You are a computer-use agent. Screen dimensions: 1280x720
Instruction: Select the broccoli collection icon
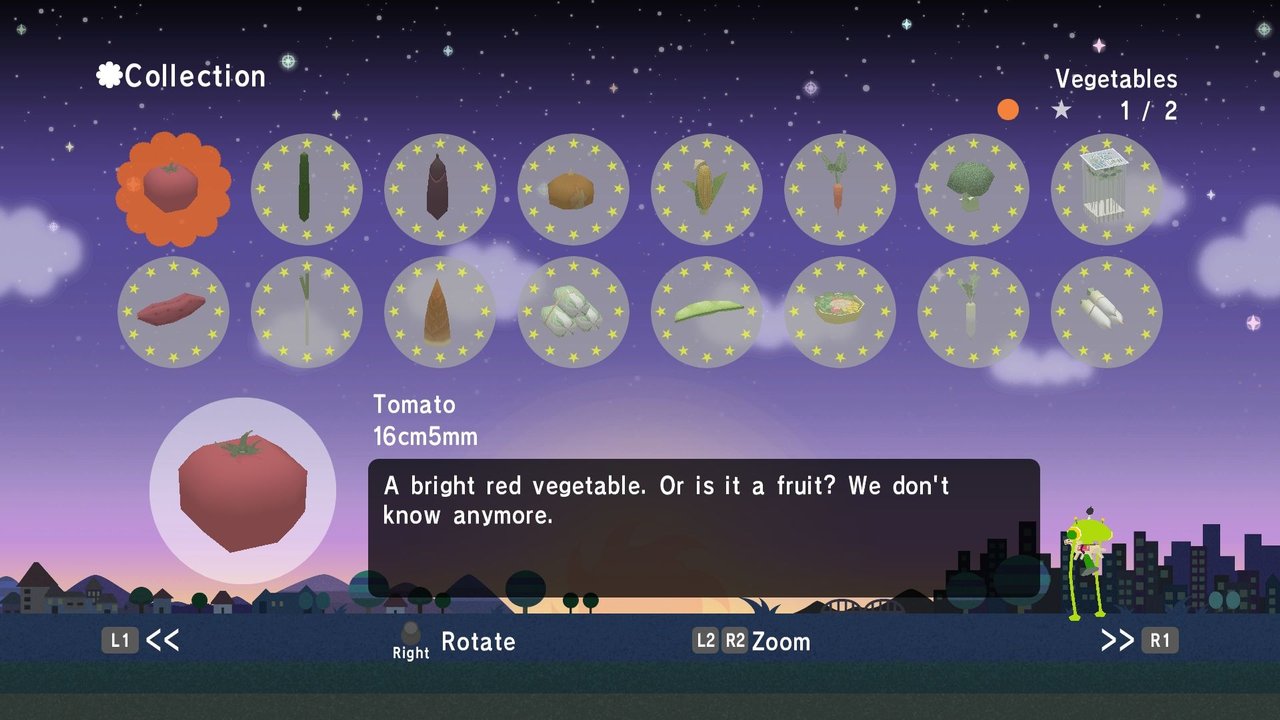coord(973,188)
